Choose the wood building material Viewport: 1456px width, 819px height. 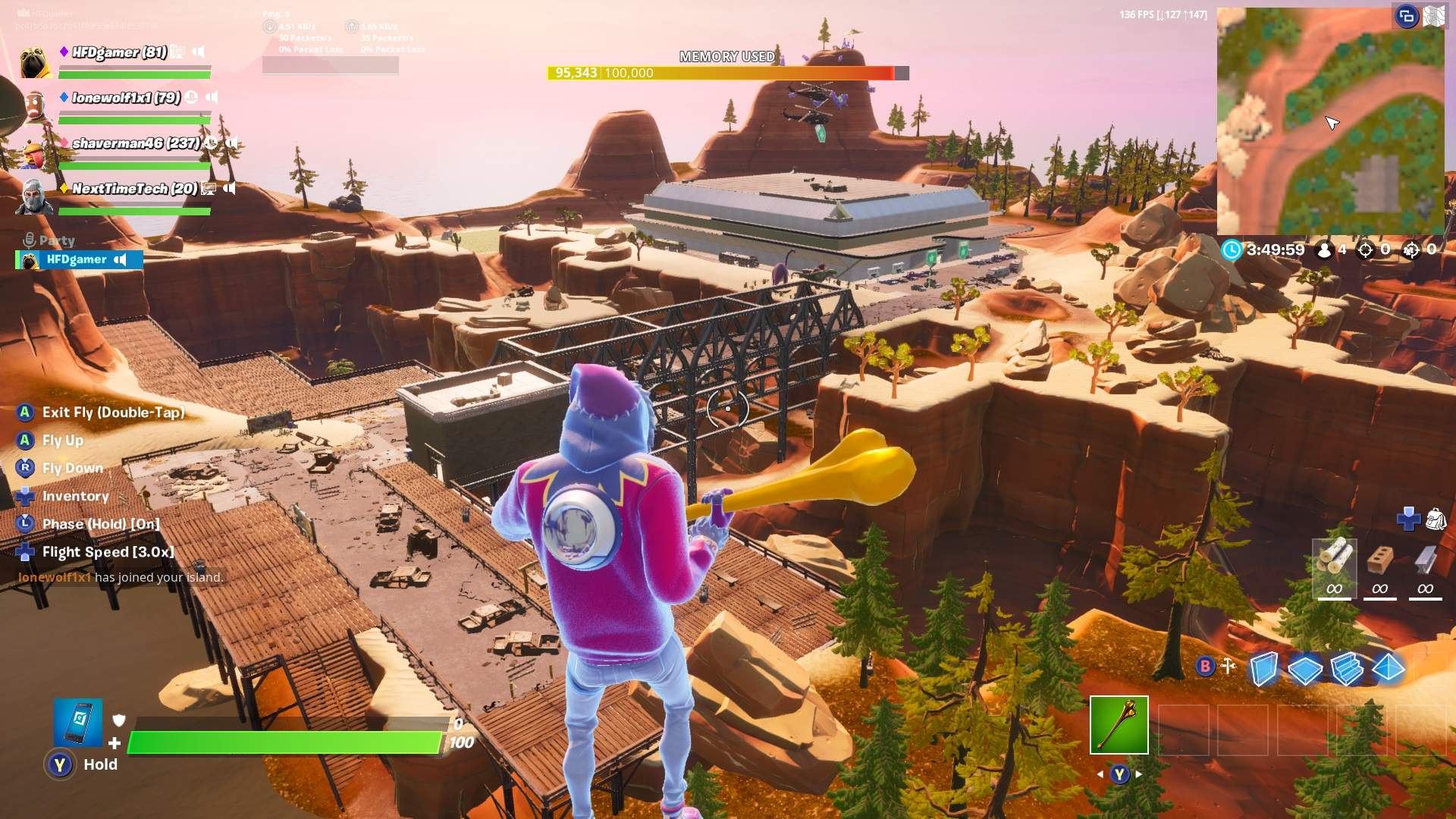(1334, 566)
